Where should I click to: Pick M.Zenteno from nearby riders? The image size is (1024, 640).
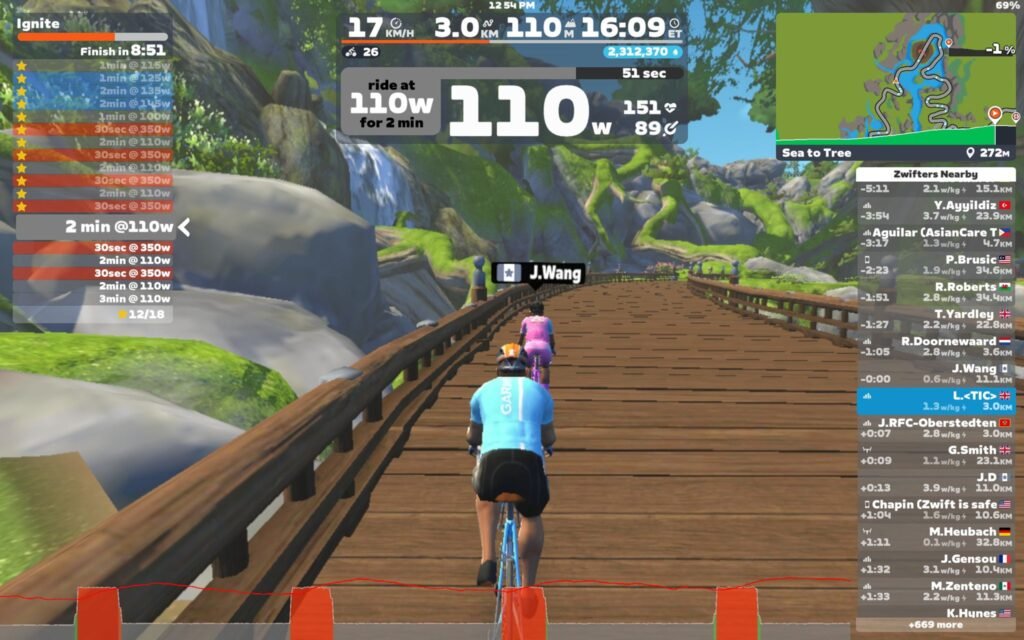pos(936,591)
